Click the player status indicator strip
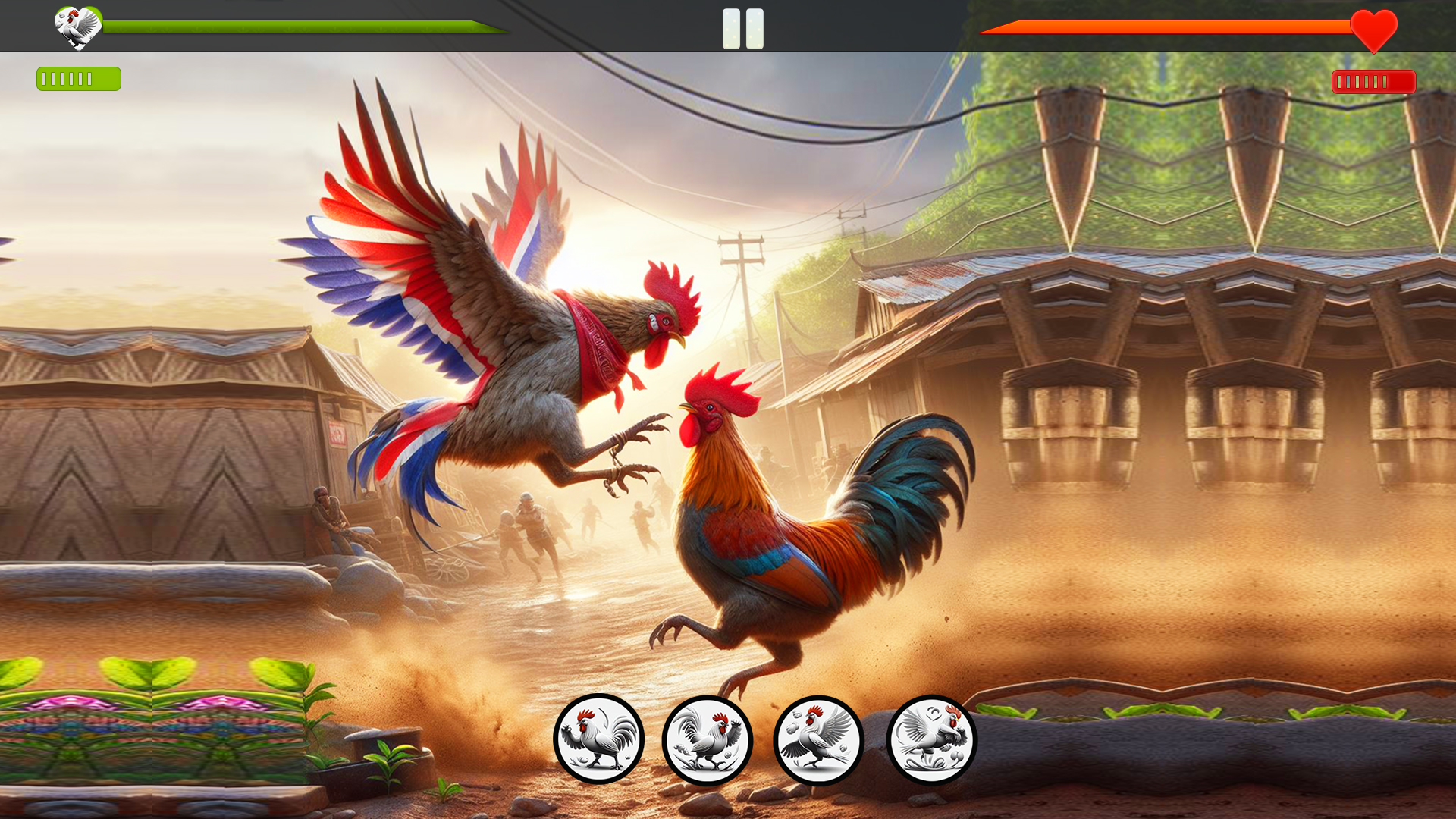 pos(78,77)
